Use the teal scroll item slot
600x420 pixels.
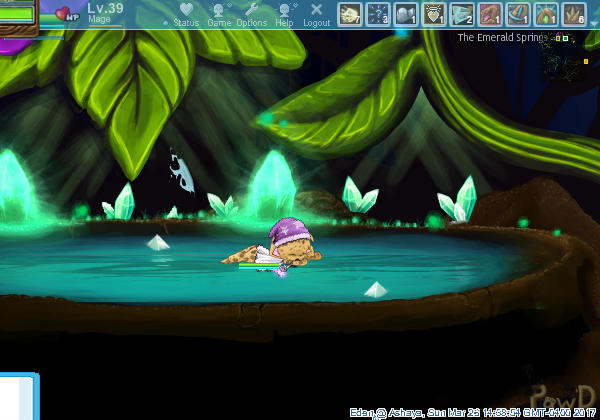click(x=462, y=14)
